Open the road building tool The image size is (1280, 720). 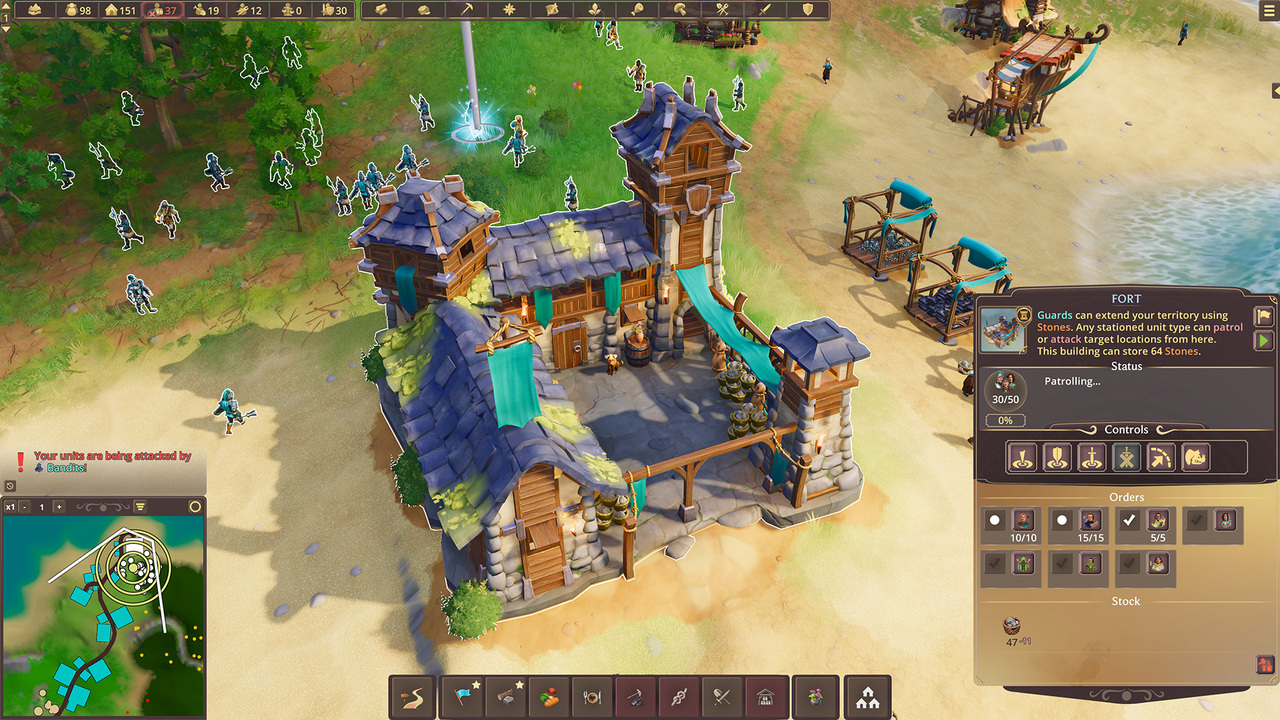point(412,696)
